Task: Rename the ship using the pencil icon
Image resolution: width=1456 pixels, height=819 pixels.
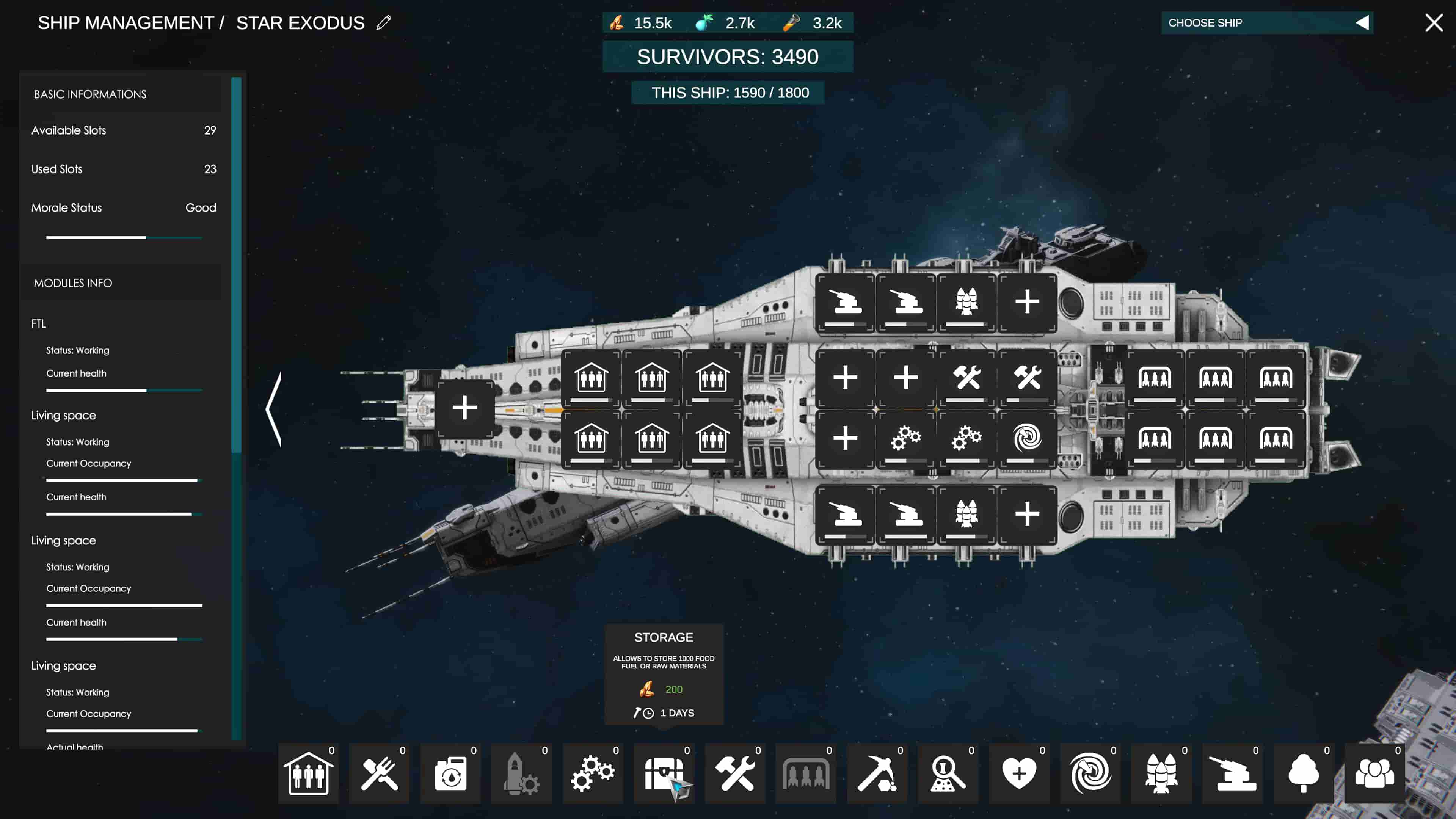Action: pos(384,23)
